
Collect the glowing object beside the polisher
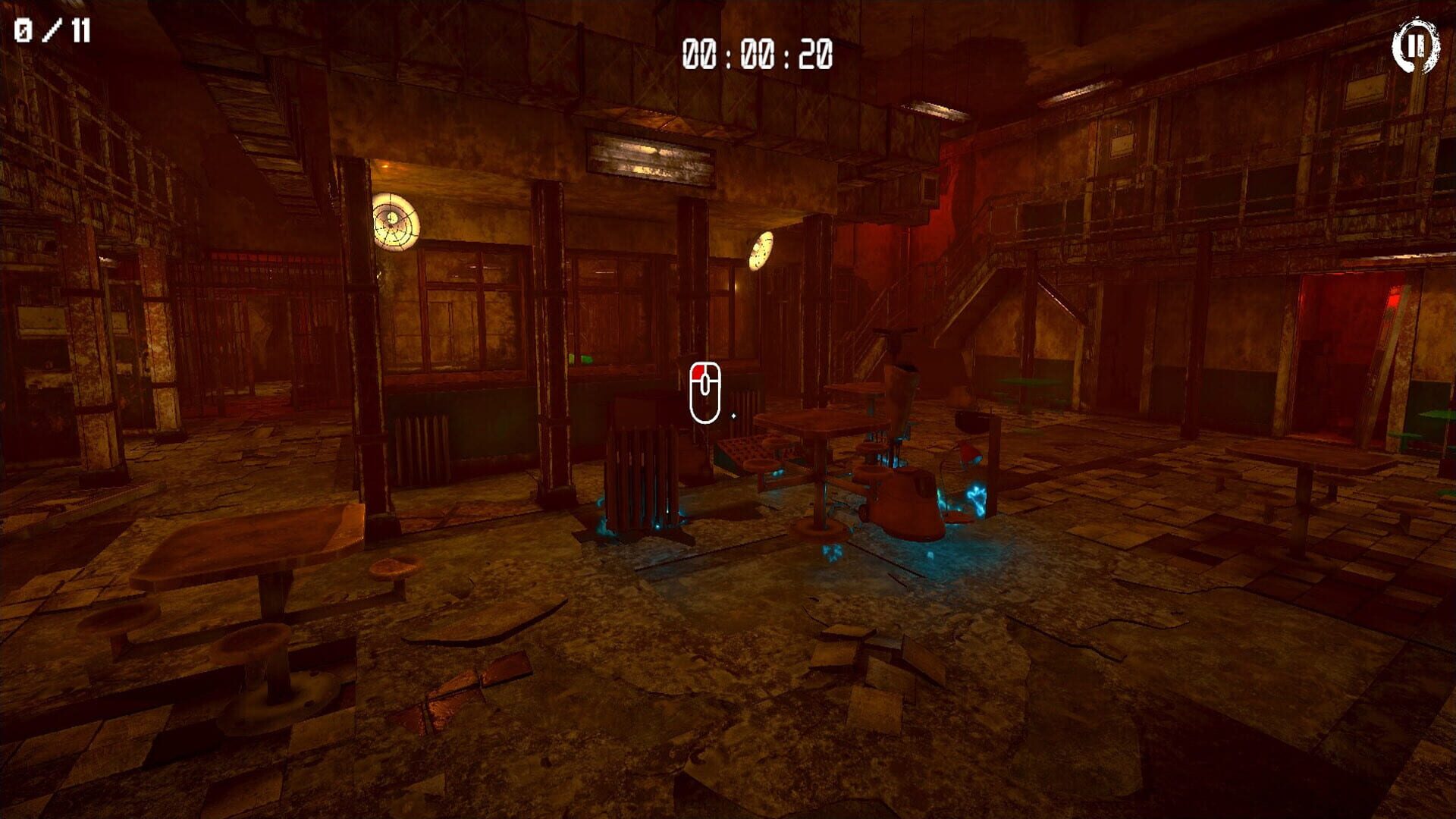[x=978, y=500]
